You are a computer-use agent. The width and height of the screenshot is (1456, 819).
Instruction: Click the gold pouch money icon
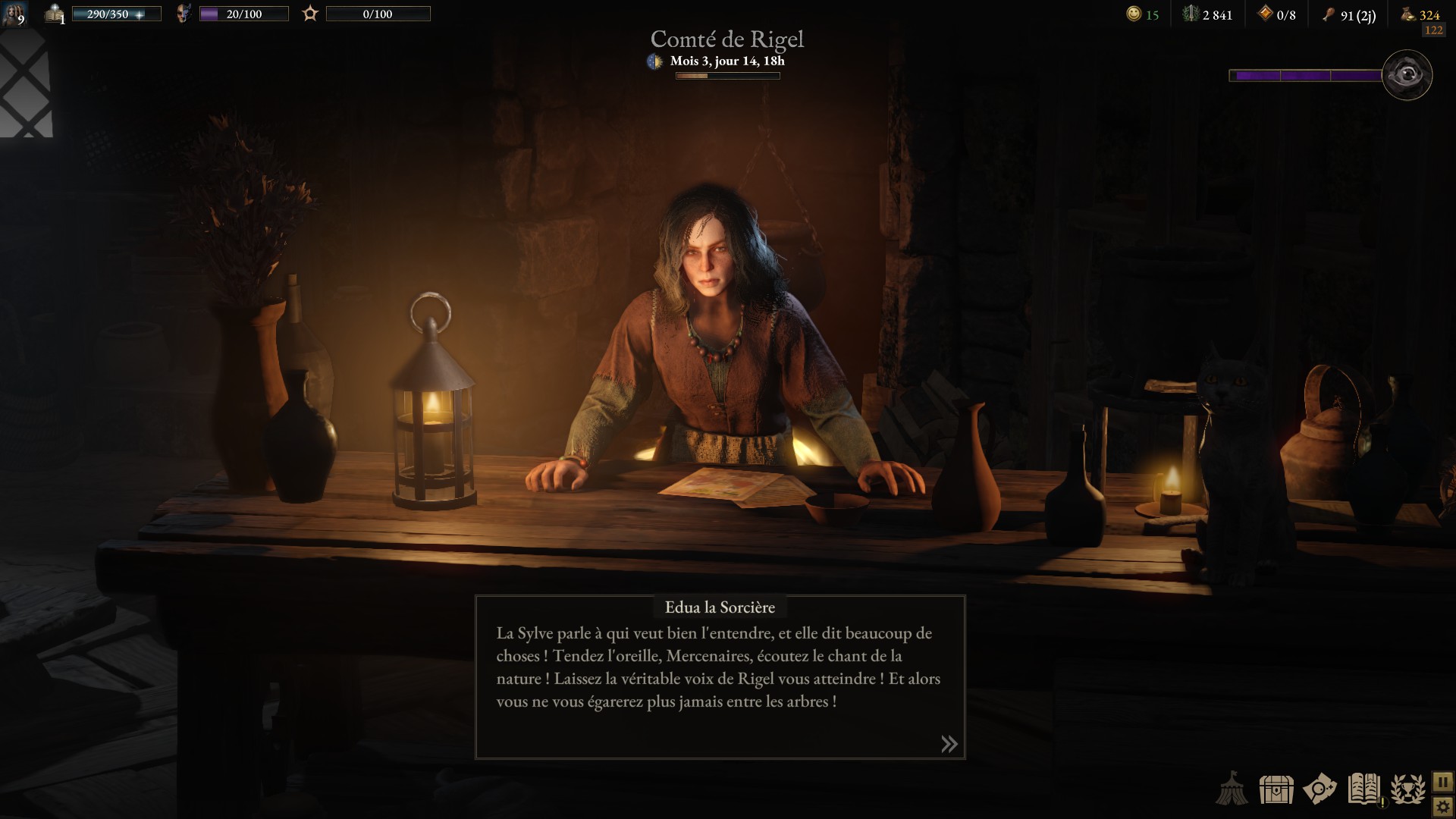[1407, 14]
